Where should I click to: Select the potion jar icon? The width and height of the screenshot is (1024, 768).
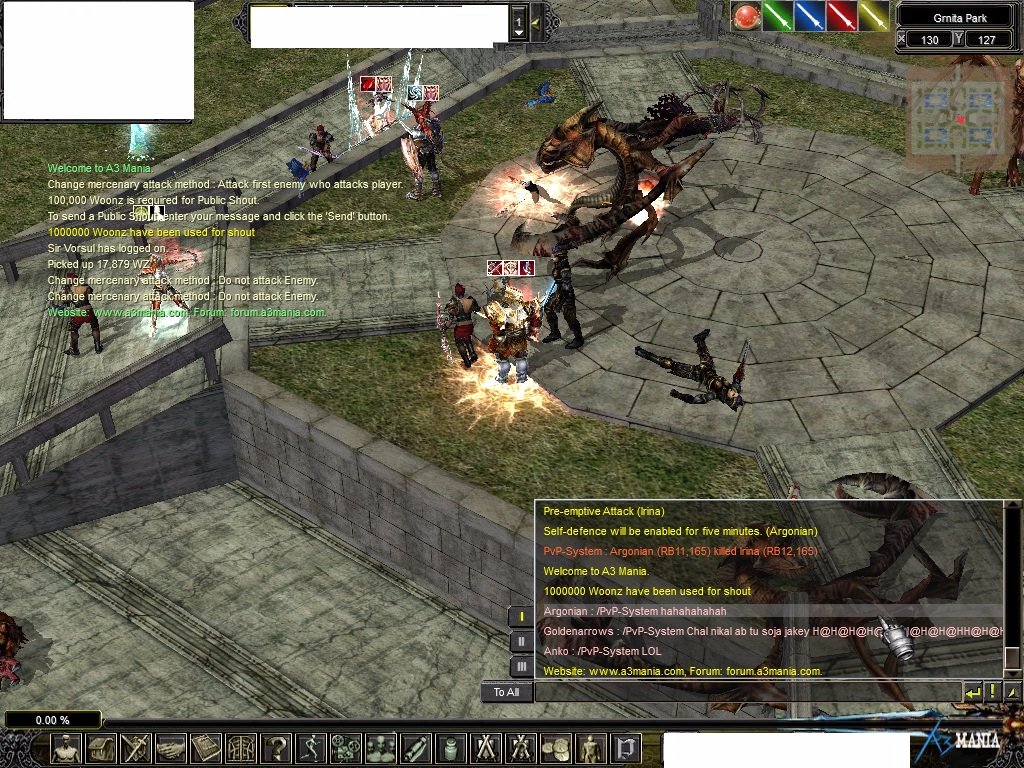click(x=451, y=747)
